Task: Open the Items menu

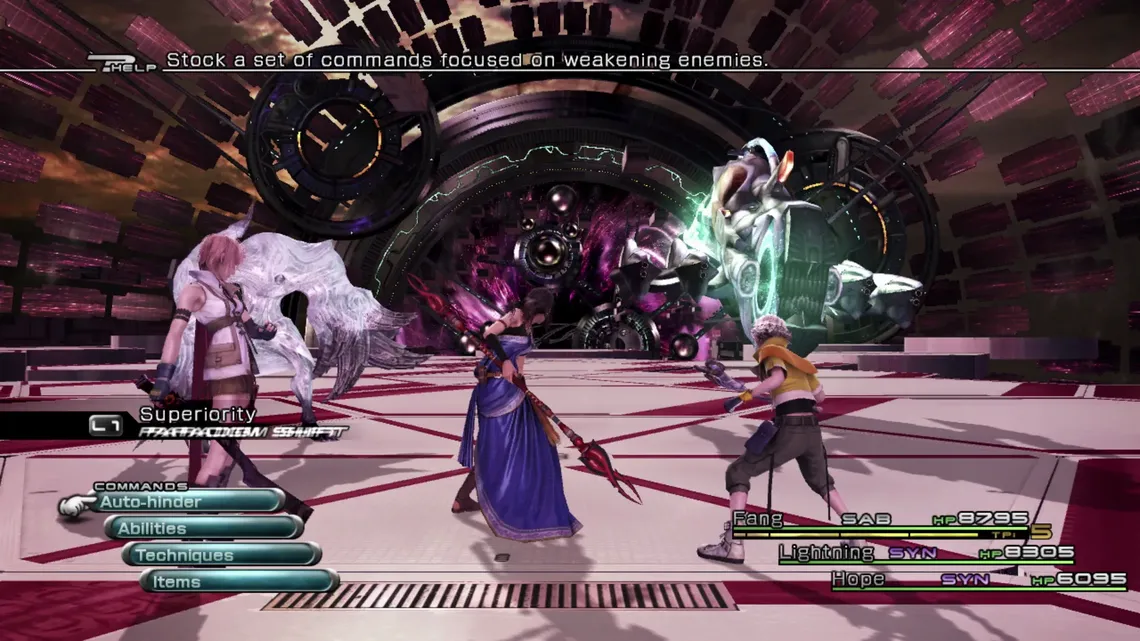Action: [240, 581]
